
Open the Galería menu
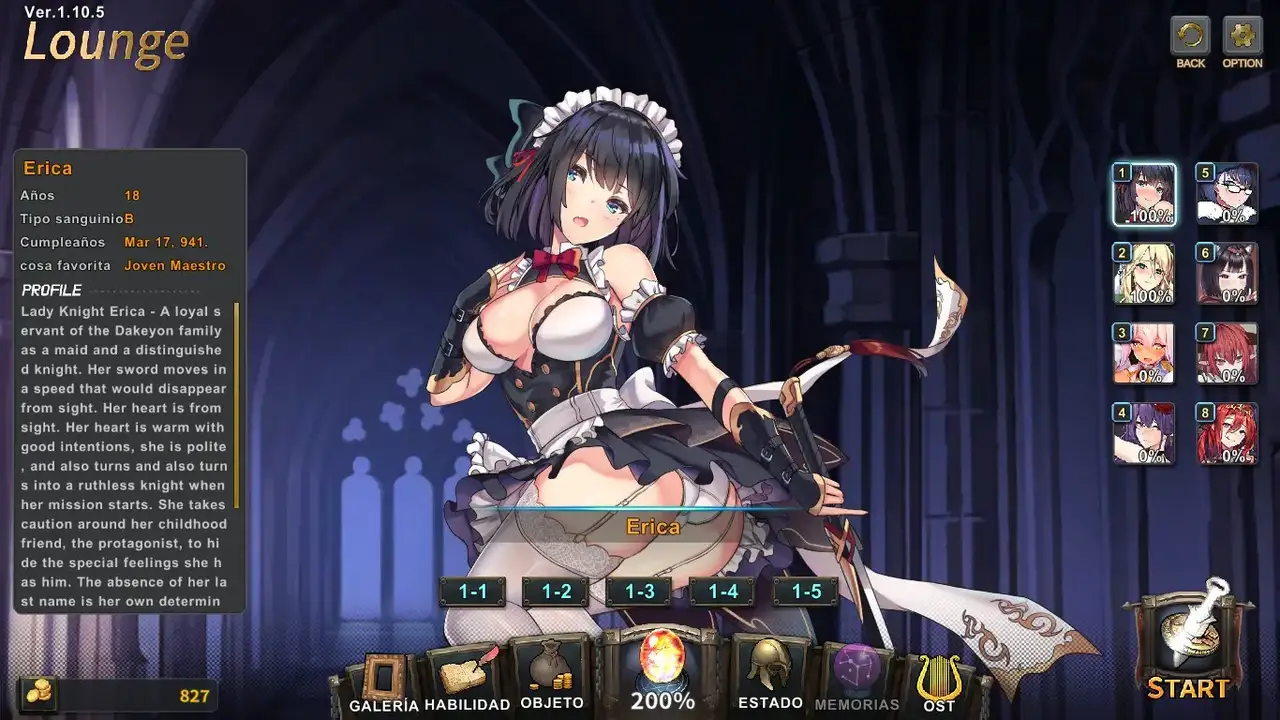point(384,682)
